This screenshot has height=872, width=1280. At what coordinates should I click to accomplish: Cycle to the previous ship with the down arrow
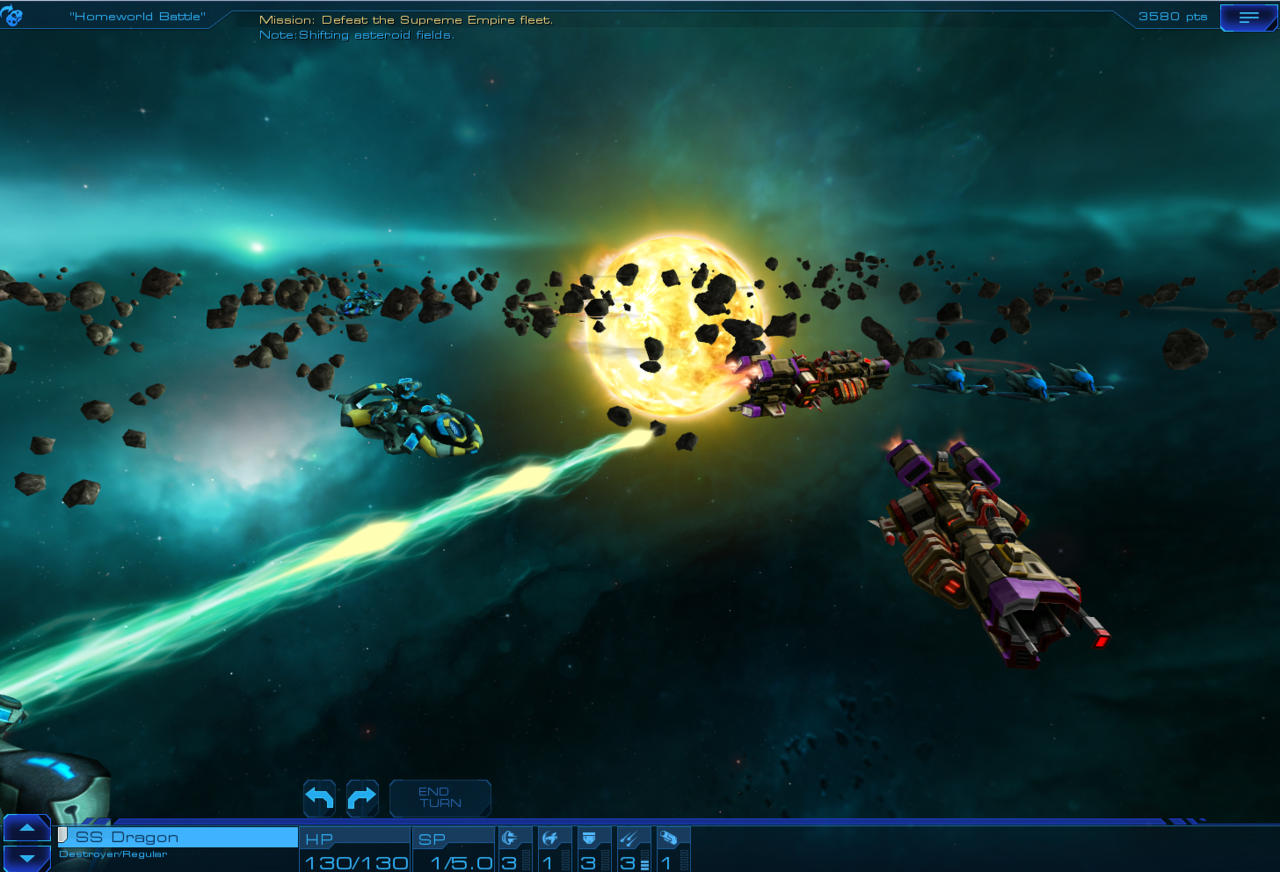[25, 858]
